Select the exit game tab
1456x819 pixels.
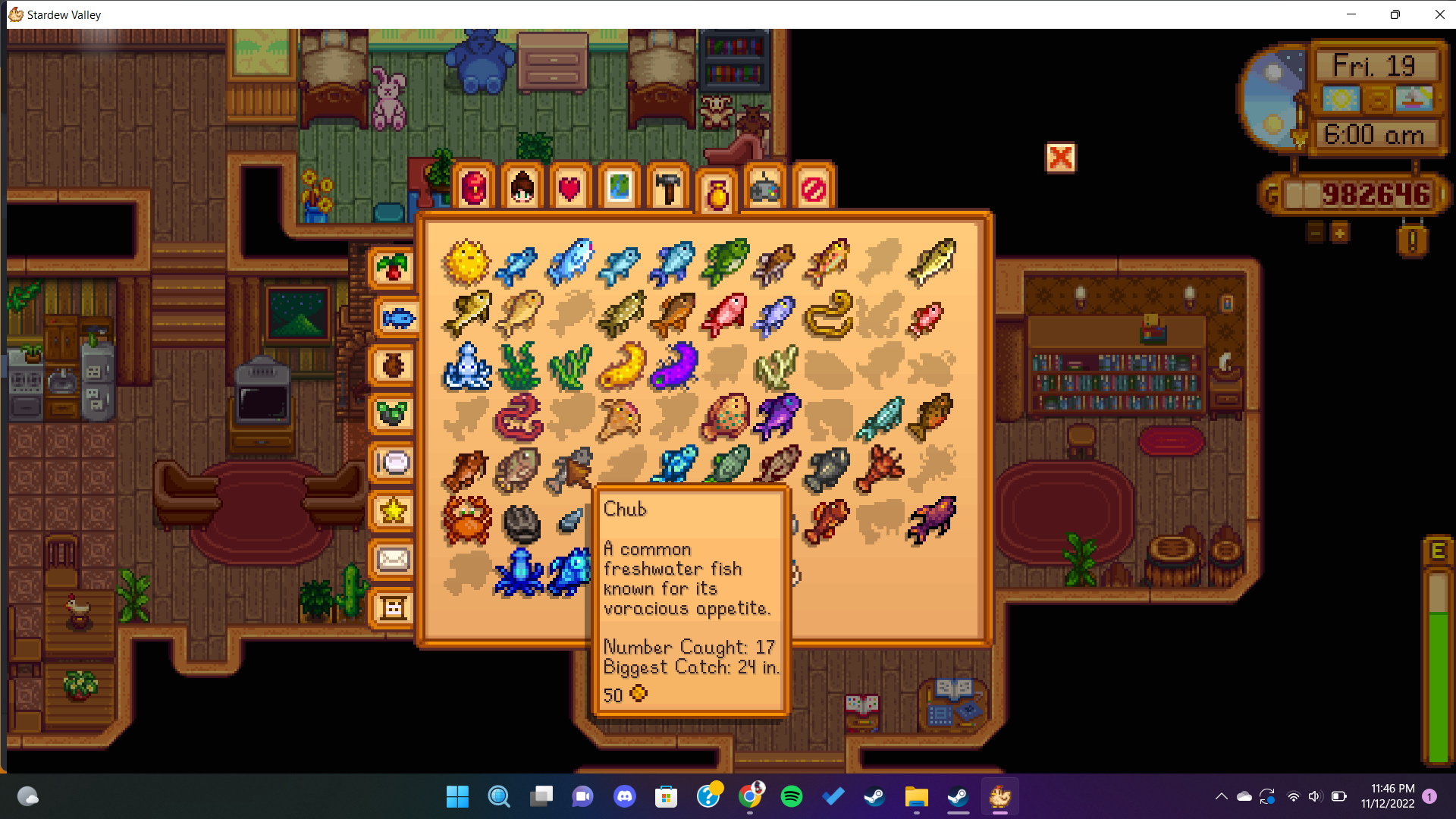click(x=814, y=188)
